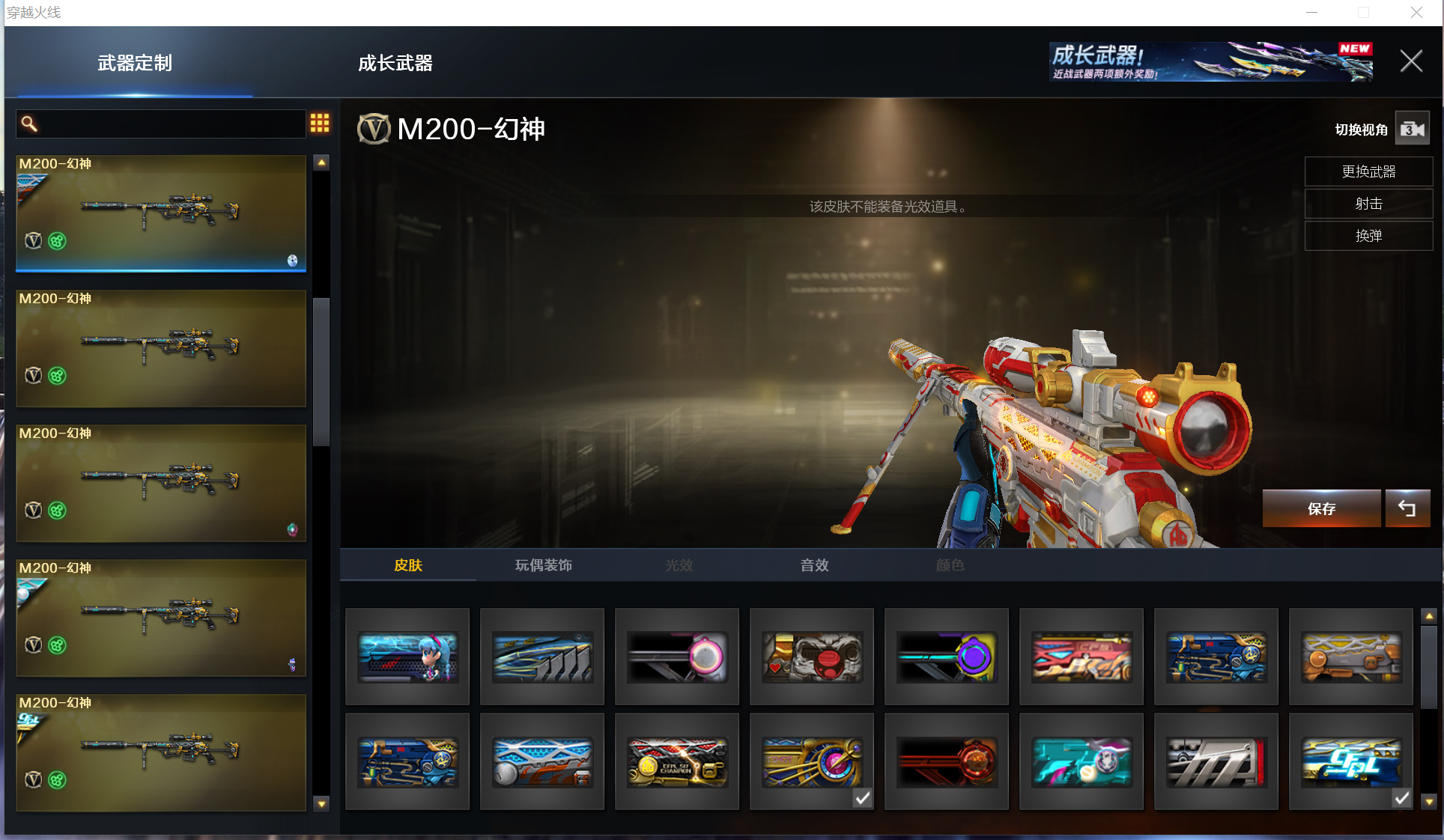The height and width of the screenshot is (840, 1444).
Task: Click the 更换武器 button
Action: click(1368, 171)
